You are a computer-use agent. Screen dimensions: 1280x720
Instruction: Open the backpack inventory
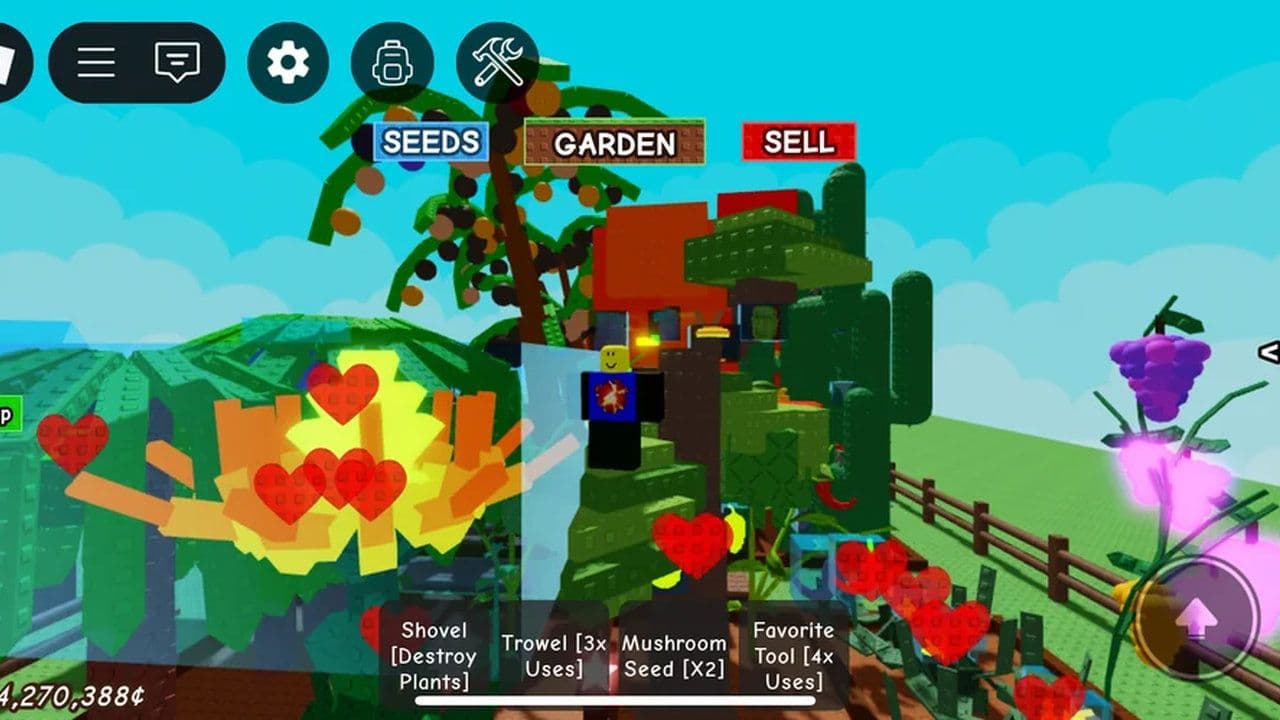(x=394, y=62)
